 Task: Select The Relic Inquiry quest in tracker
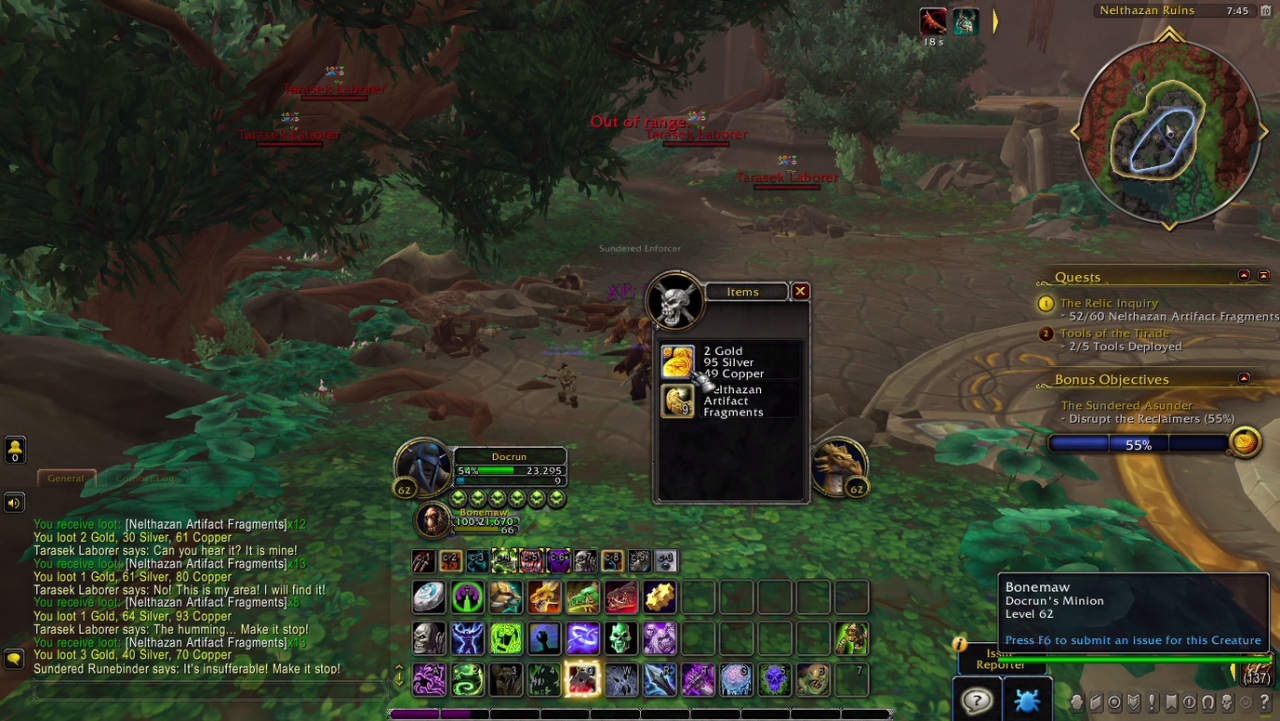click(1108, 303)
